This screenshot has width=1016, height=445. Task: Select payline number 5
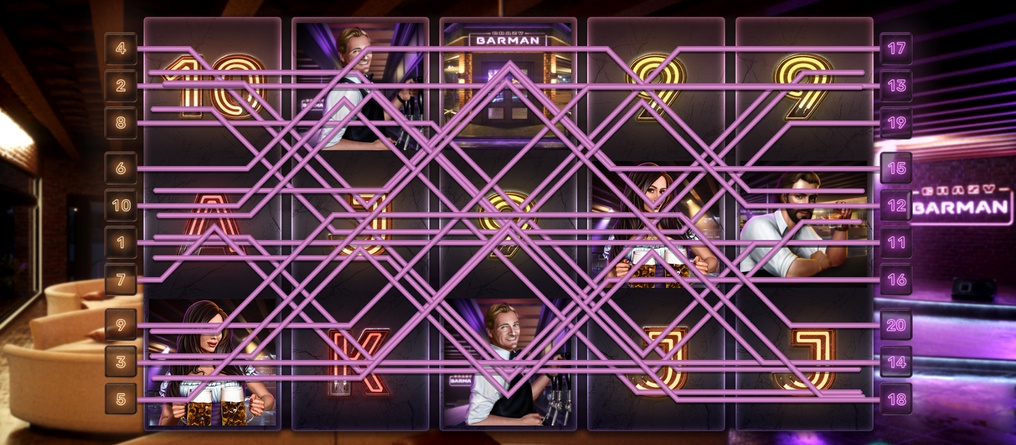(x=120, y=399)
